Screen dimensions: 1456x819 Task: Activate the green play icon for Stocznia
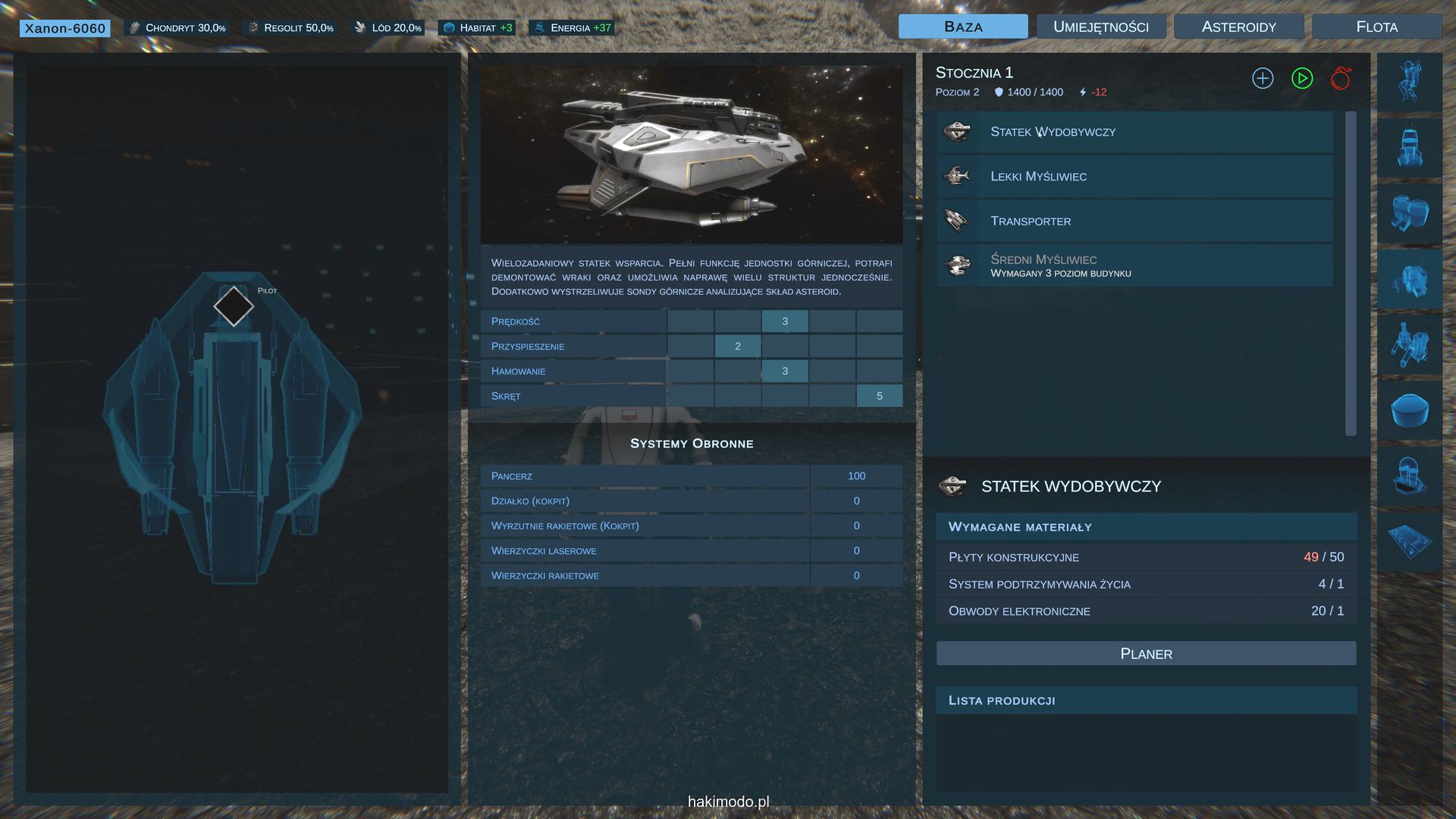[1302, 78]
